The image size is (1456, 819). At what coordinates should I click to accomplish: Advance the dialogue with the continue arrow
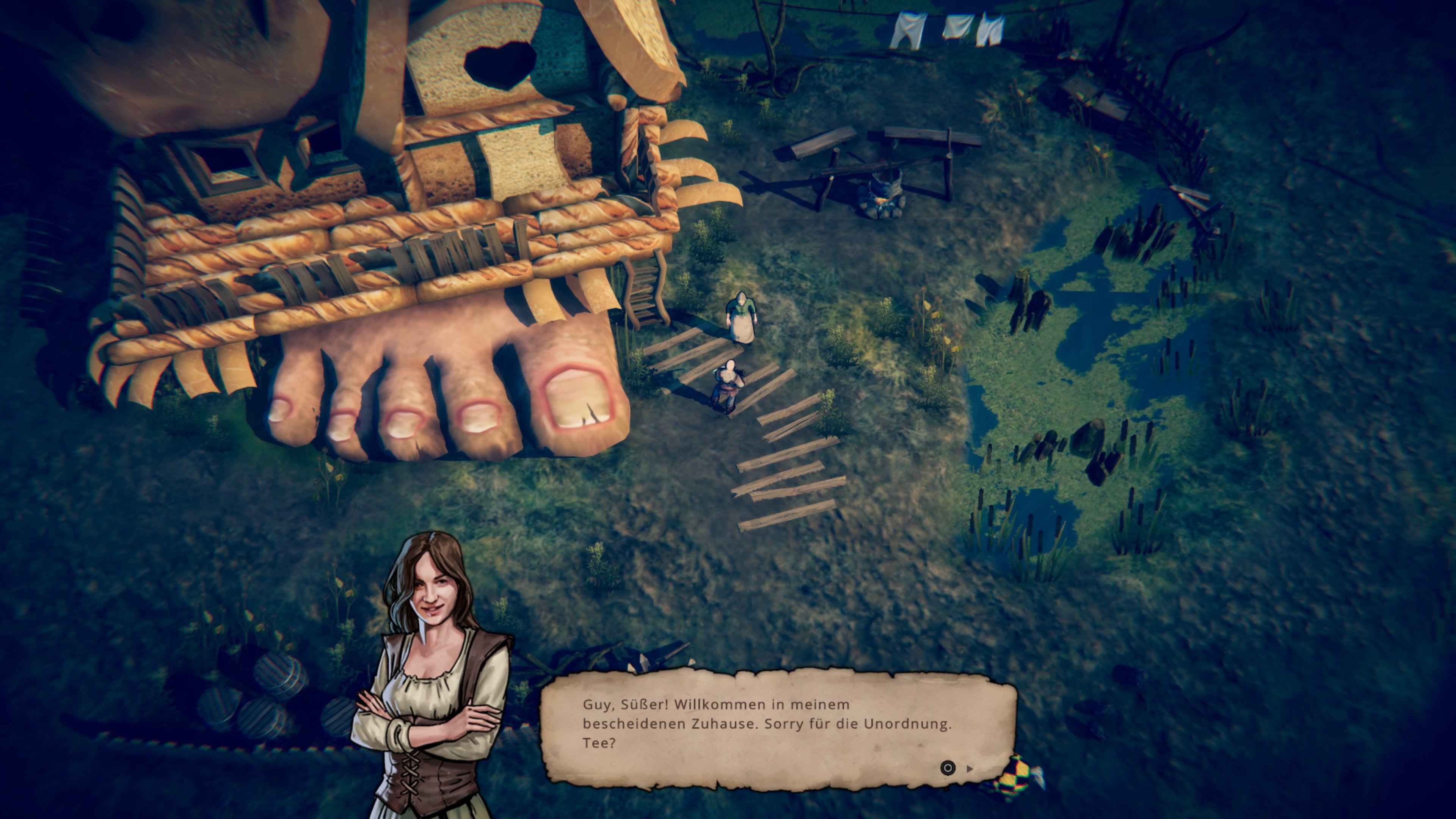(x=970, y=769)
